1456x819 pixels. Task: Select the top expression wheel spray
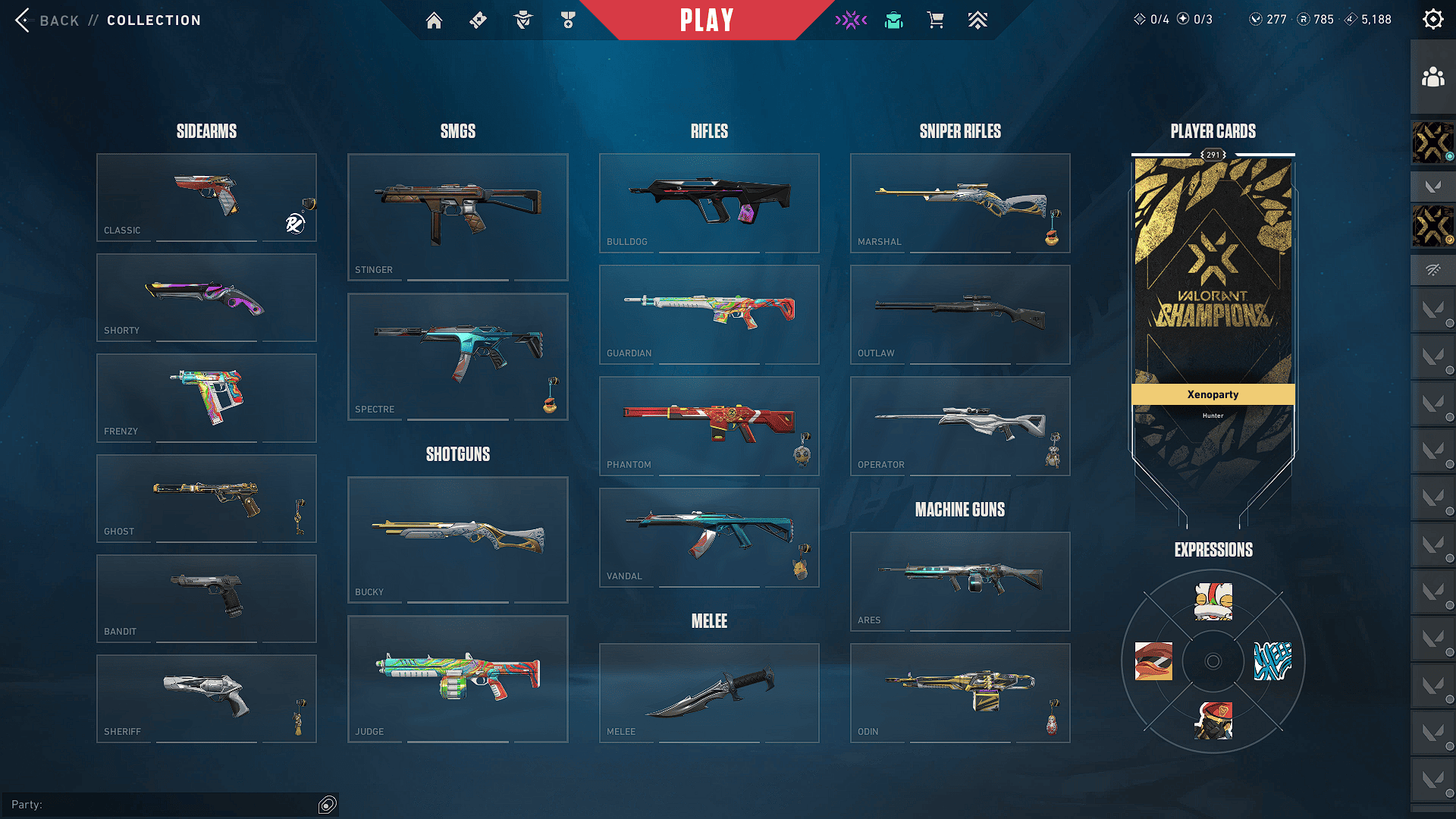click(1213, 601)
